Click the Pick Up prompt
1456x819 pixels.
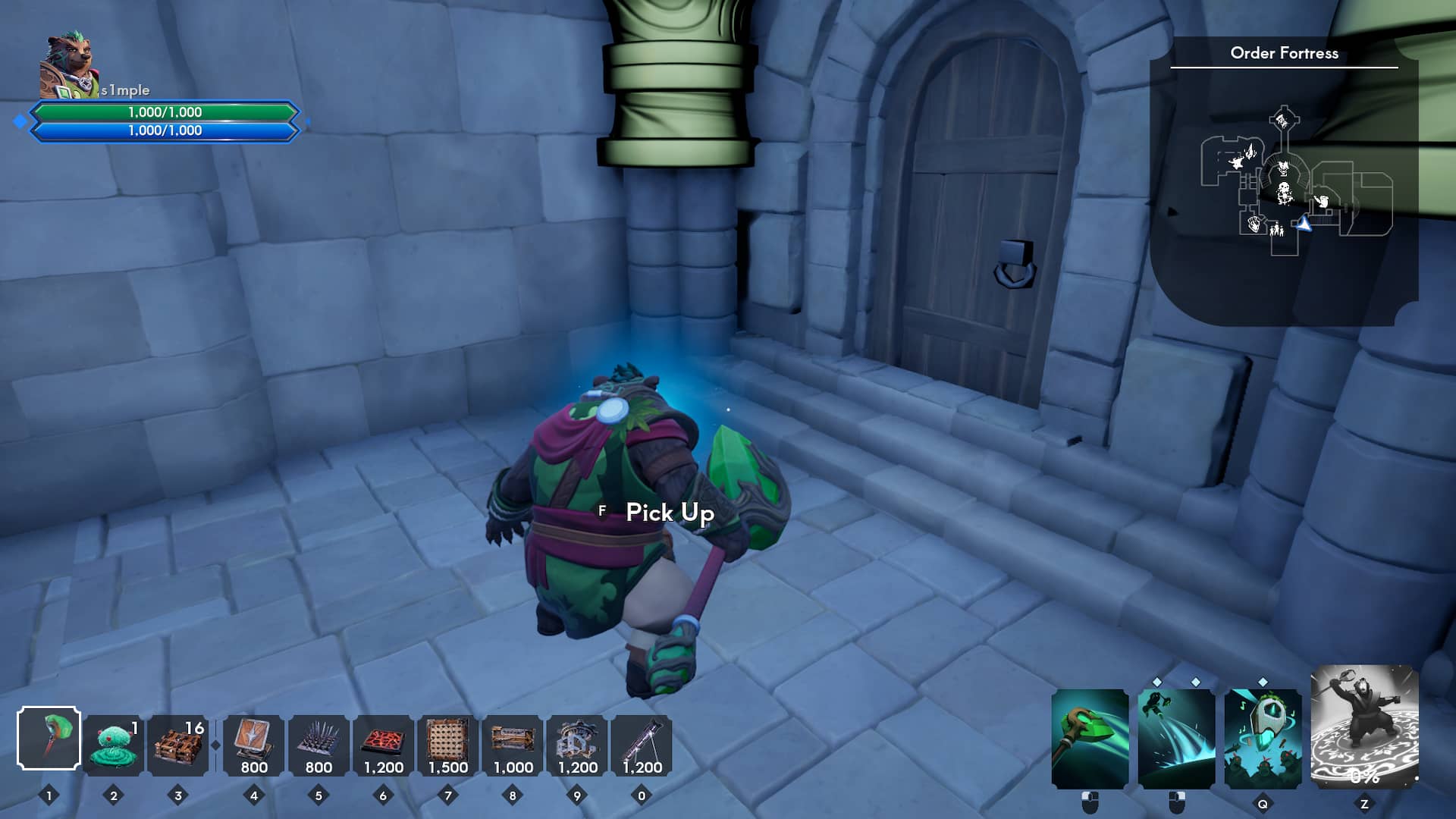pos(668,513)
